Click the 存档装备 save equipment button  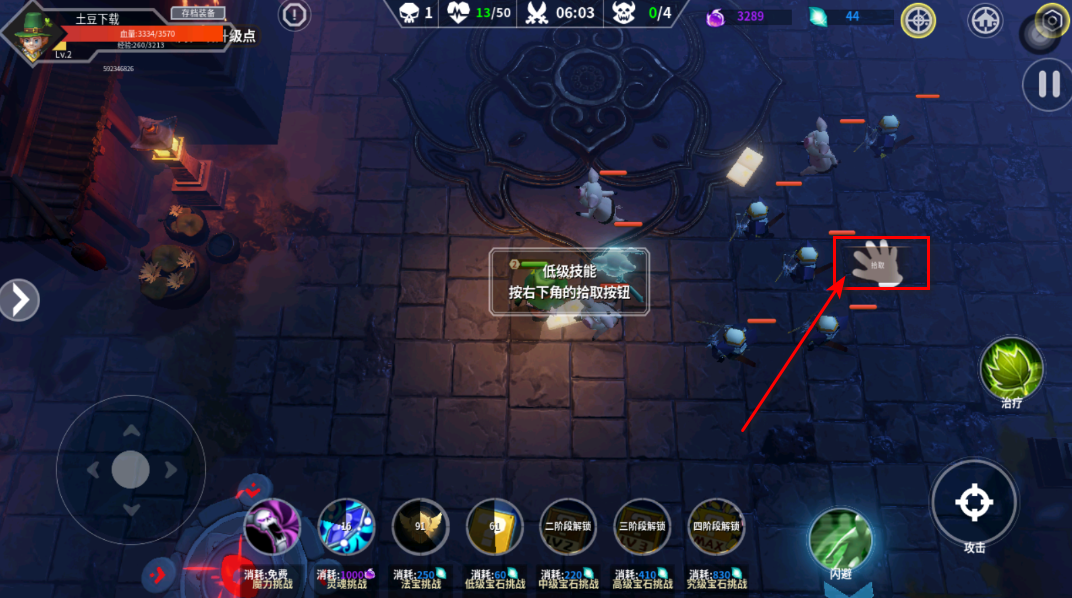coord(197,13)
